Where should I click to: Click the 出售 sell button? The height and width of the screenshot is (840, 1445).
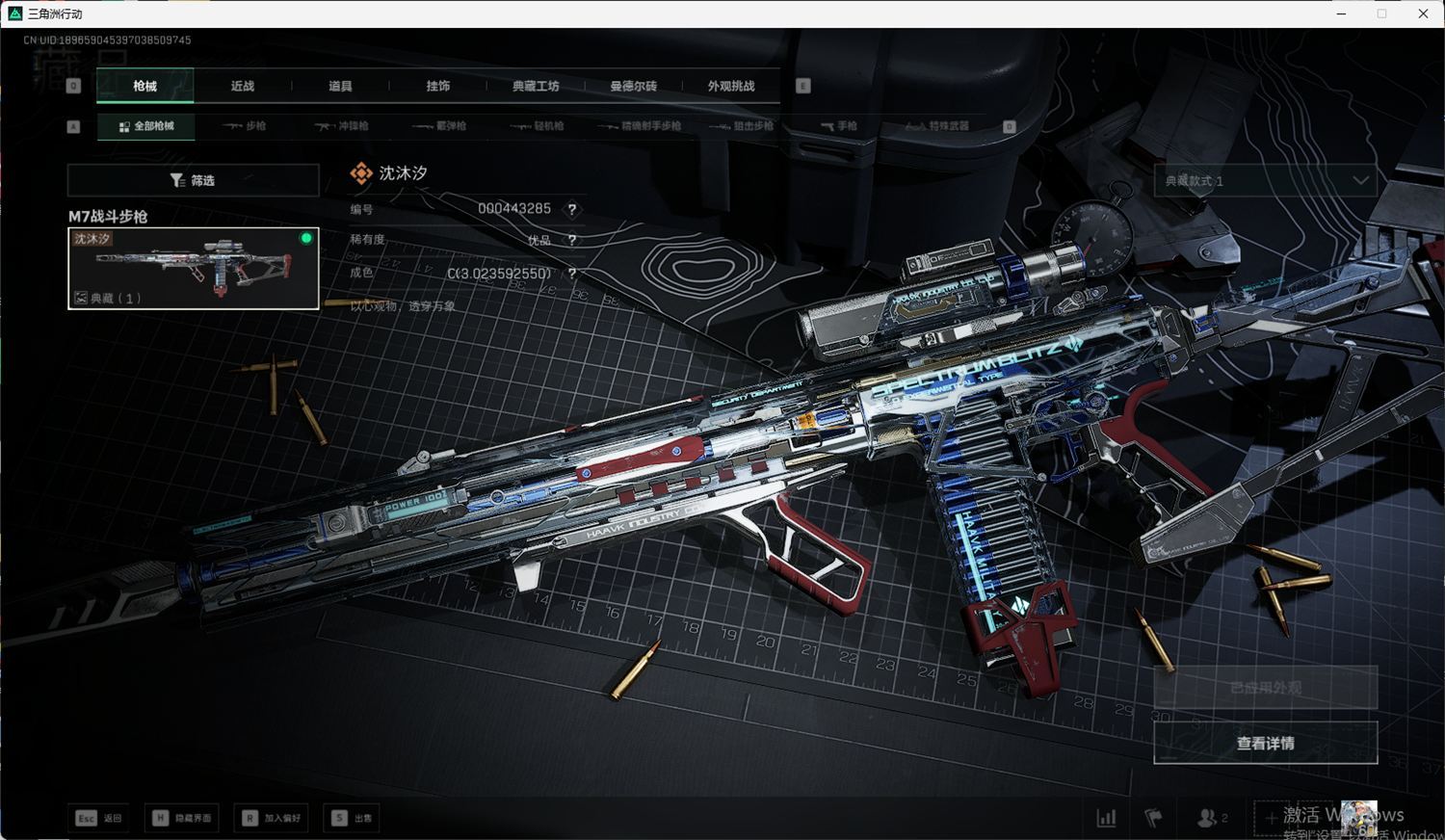click(x=353, y=818)
